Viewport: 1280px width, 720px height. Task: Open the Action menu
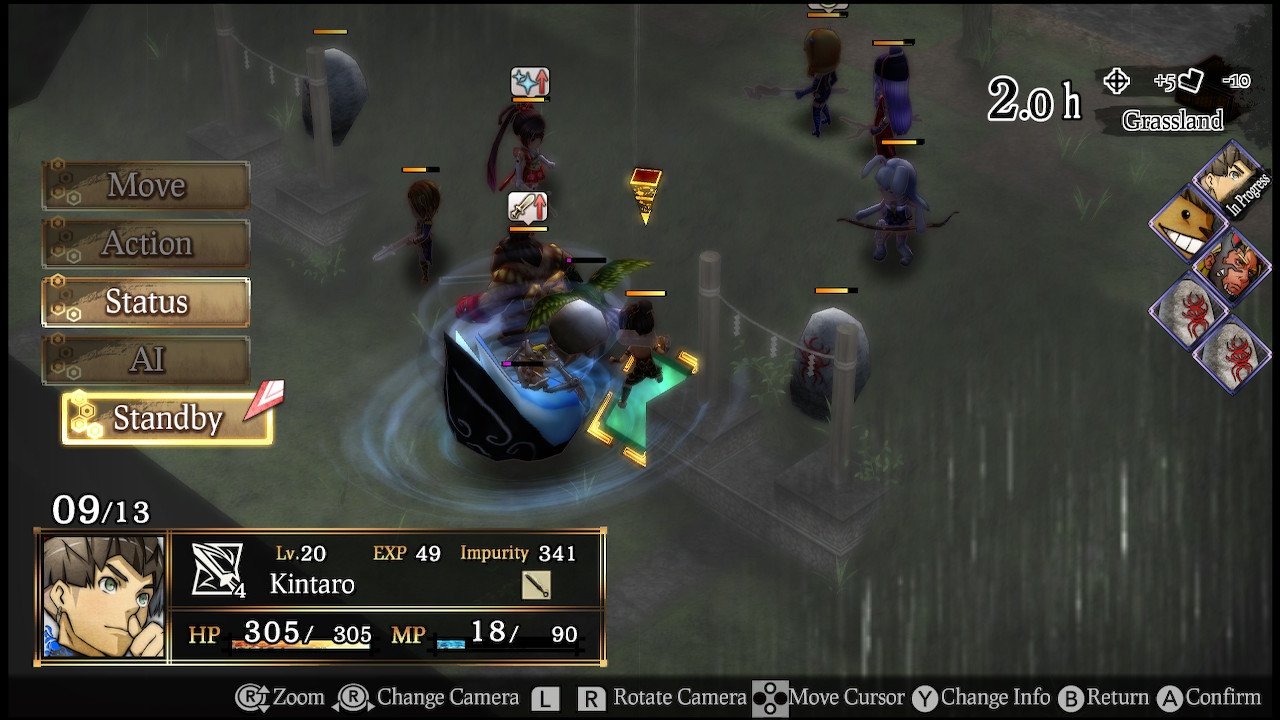coord(146,243)
